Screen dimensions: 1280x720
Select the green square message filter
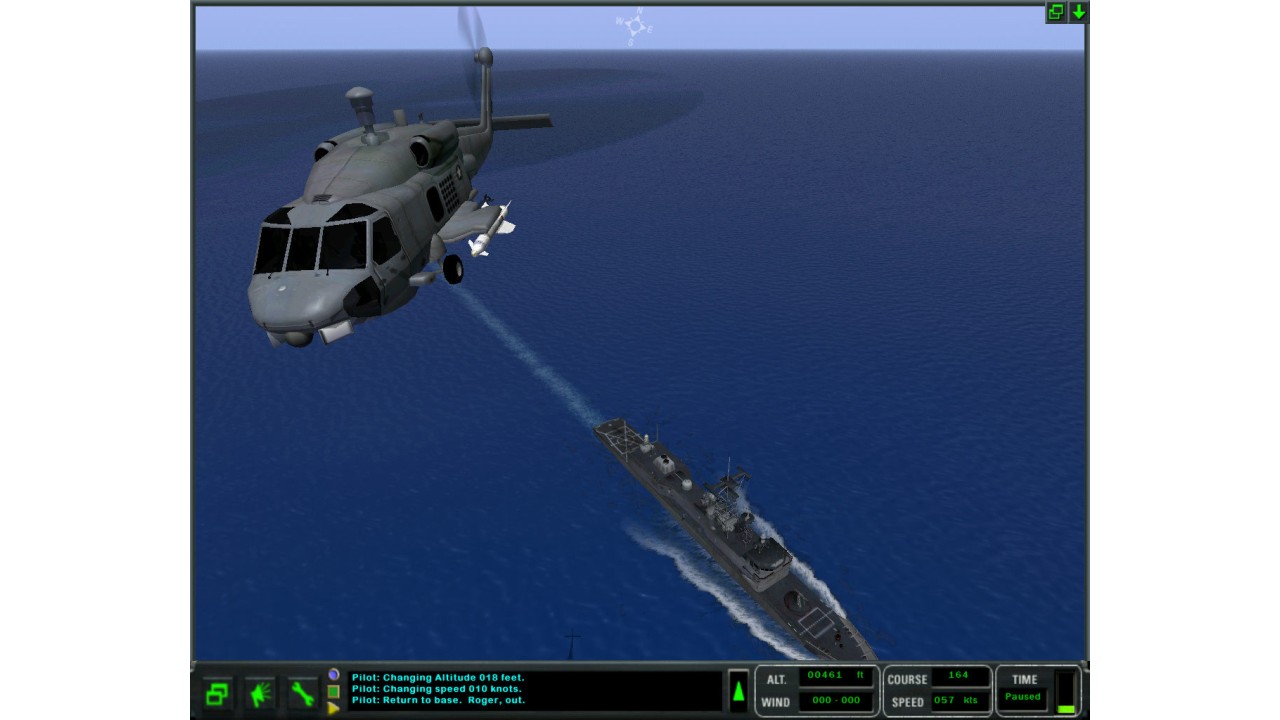click(x=334, y=691)
